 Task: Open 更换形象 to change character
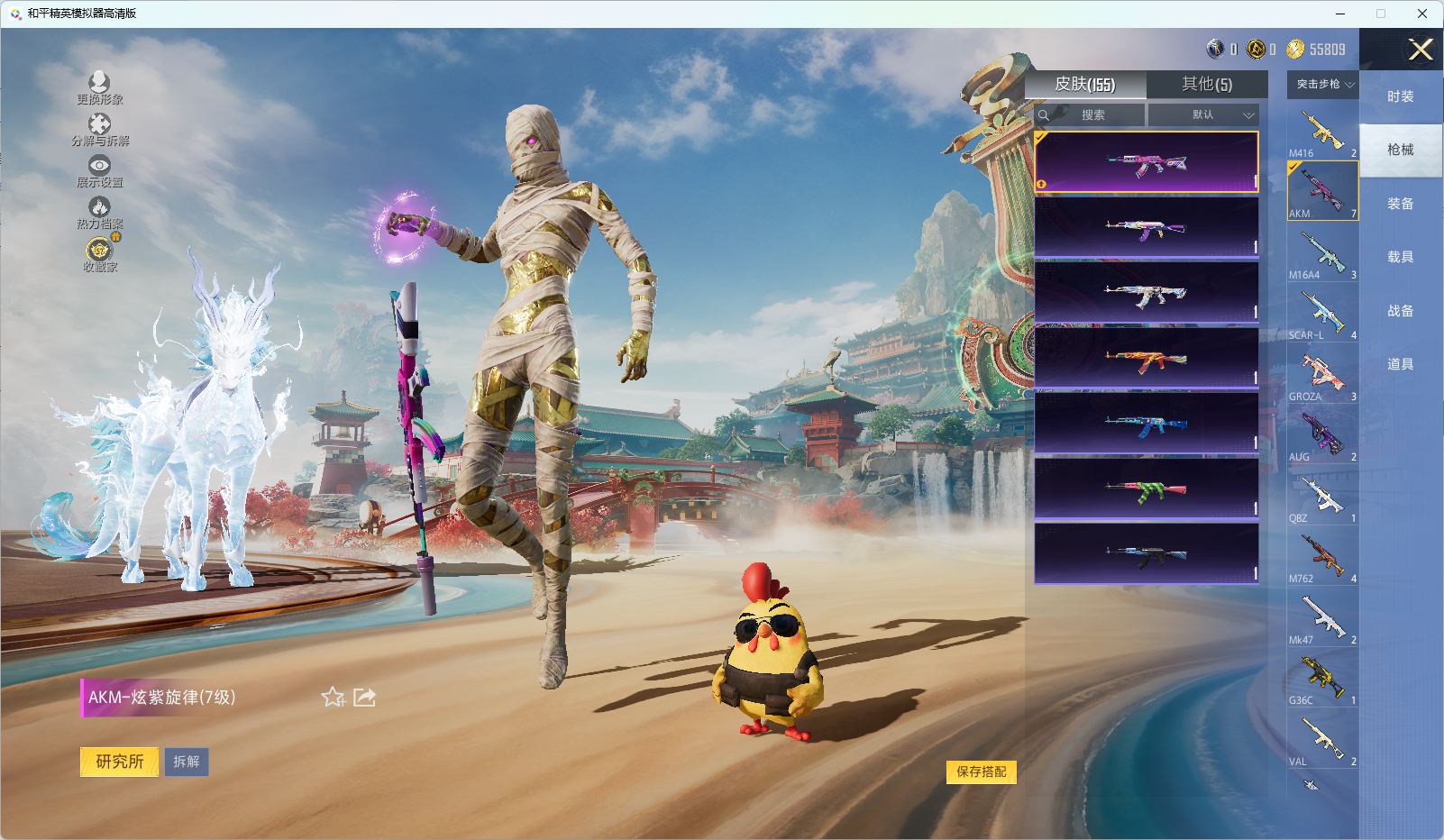(x=99, y=88)
